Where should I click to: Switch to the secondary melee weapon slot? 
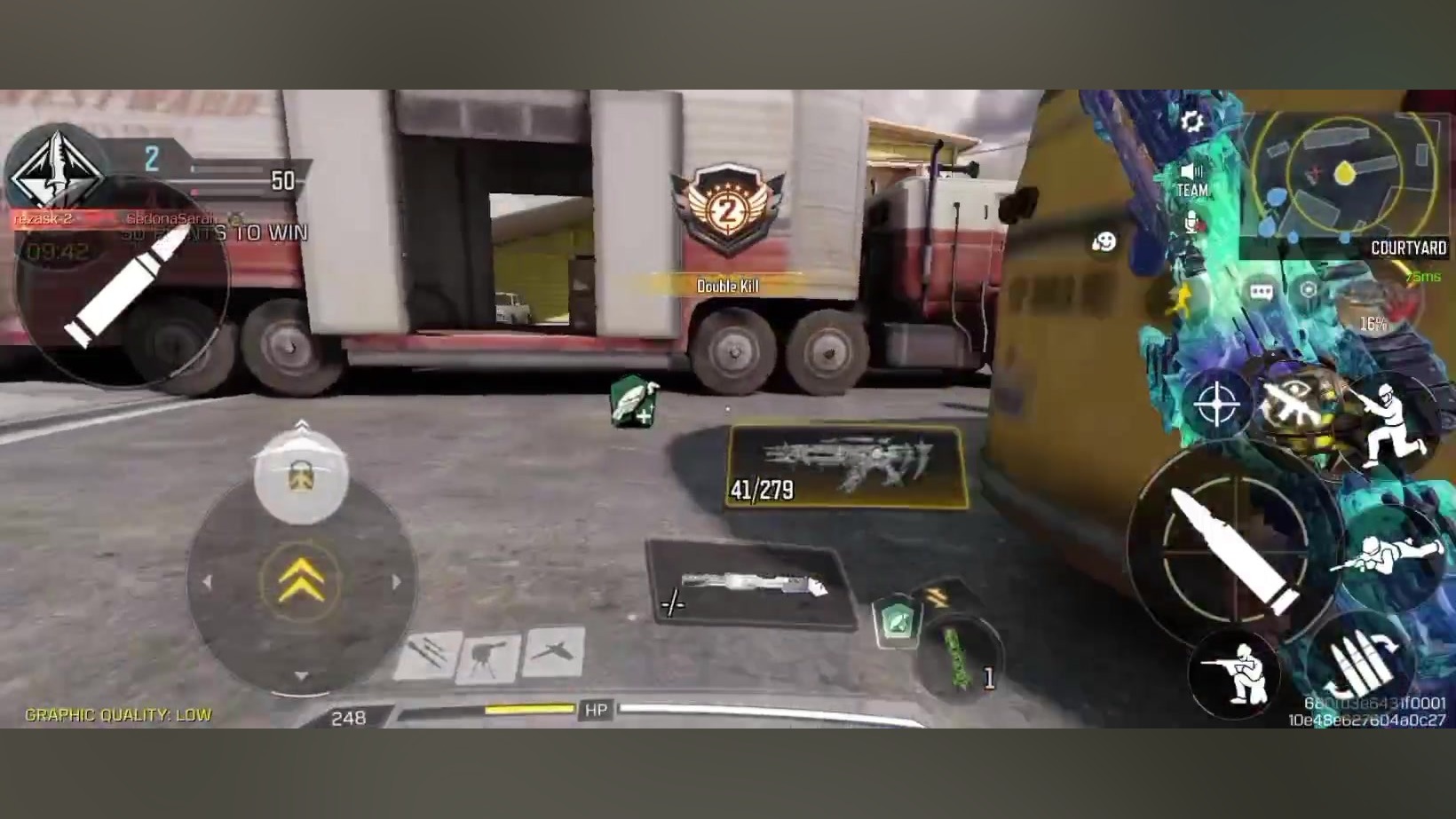pyautogui.click(x=751, y=586)
